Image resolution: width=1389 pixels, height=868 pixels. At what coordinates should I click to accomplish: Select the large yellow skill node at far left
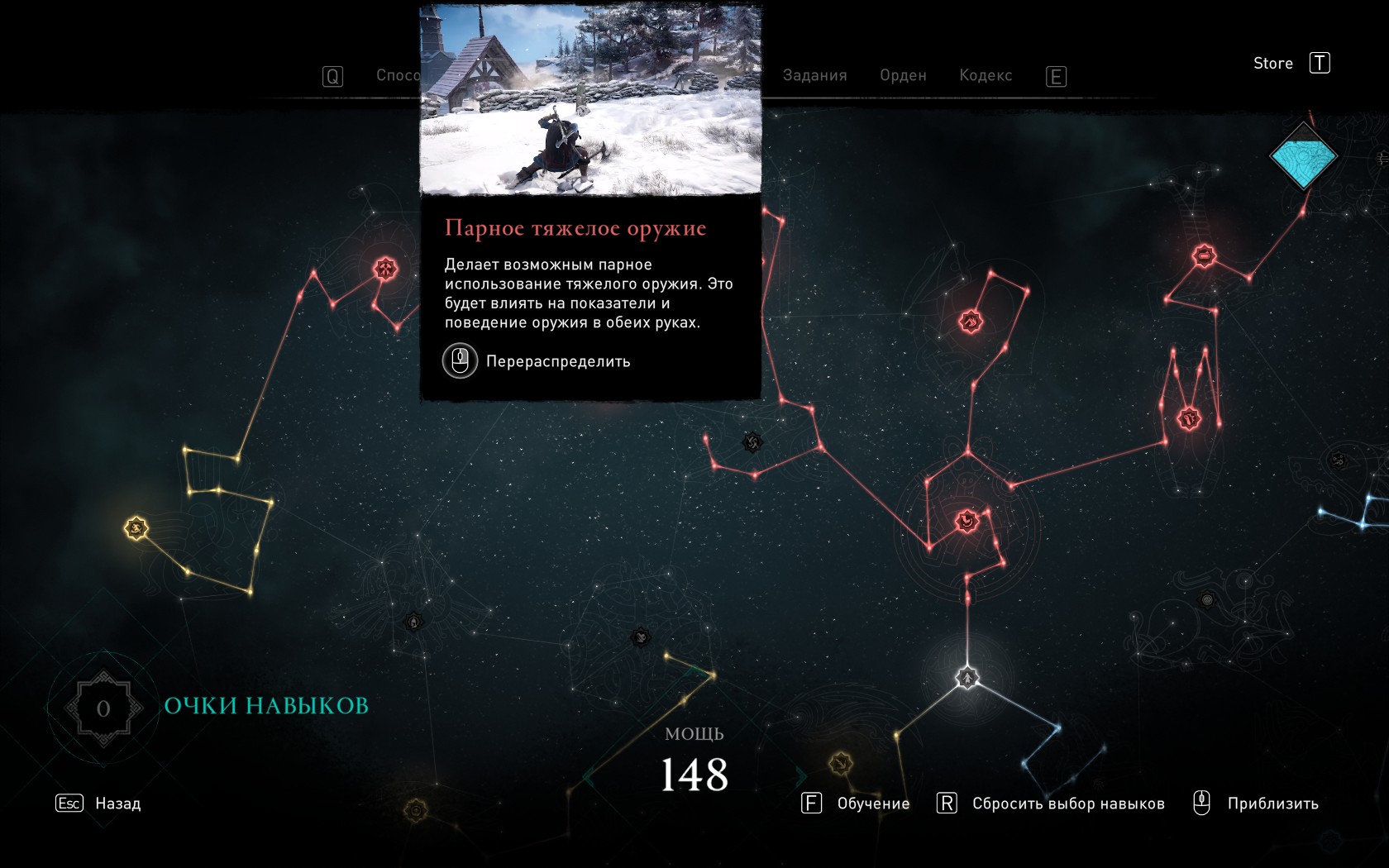[136, 527]
